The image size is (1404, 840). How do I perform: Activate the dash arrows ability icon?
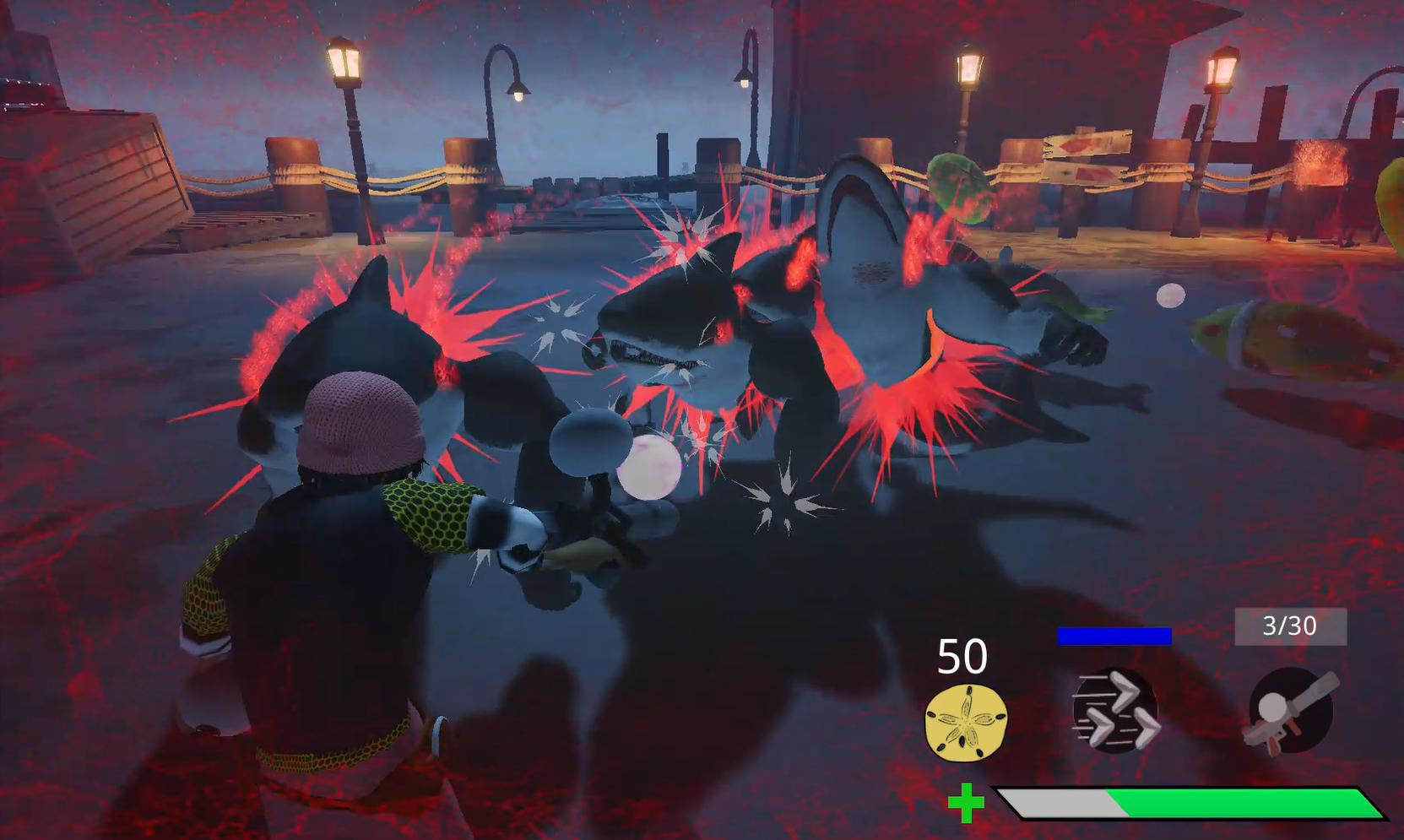coord(1114,711)
